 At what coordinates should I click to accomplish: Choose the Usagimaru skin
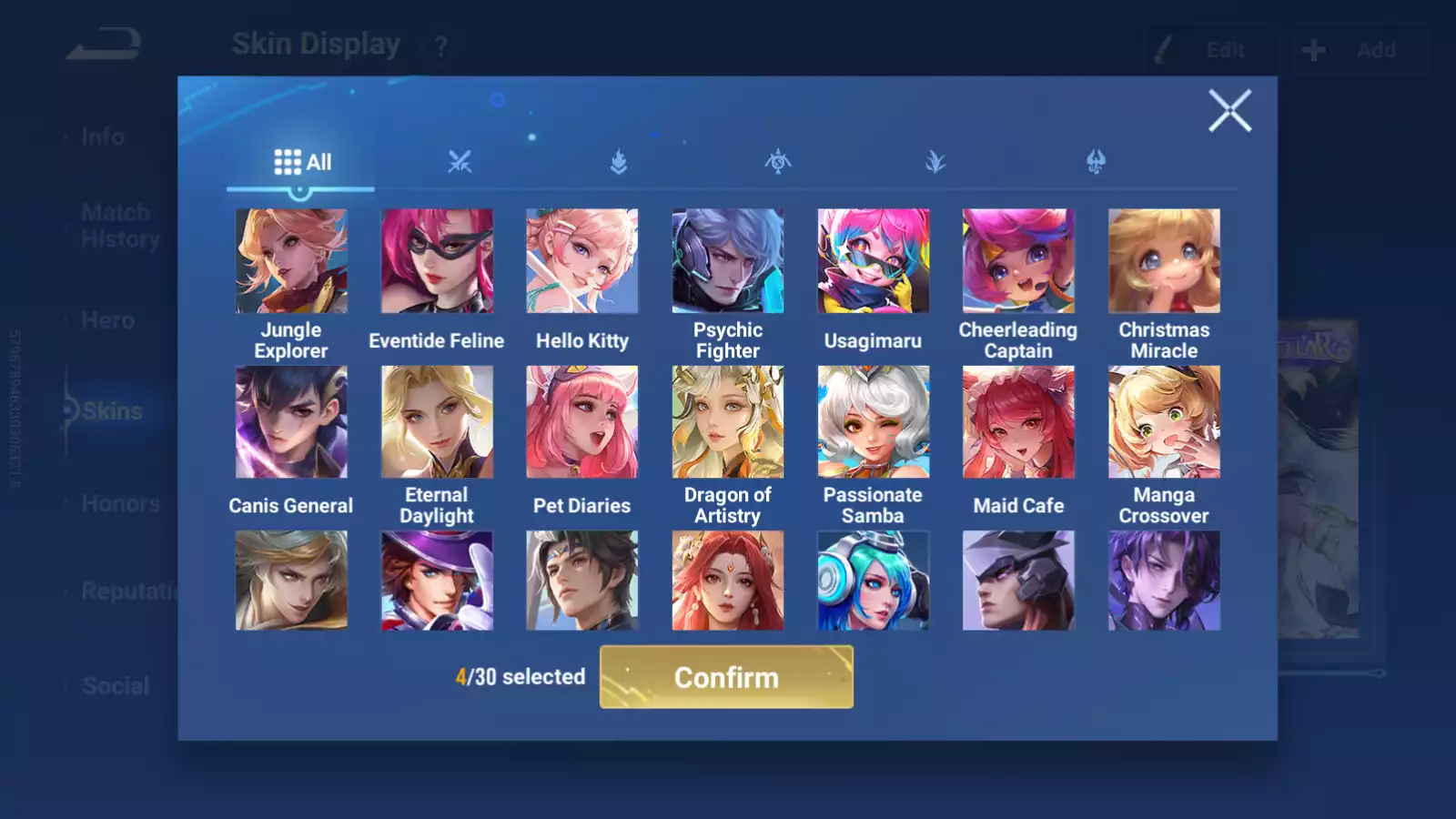click(873, 261)
